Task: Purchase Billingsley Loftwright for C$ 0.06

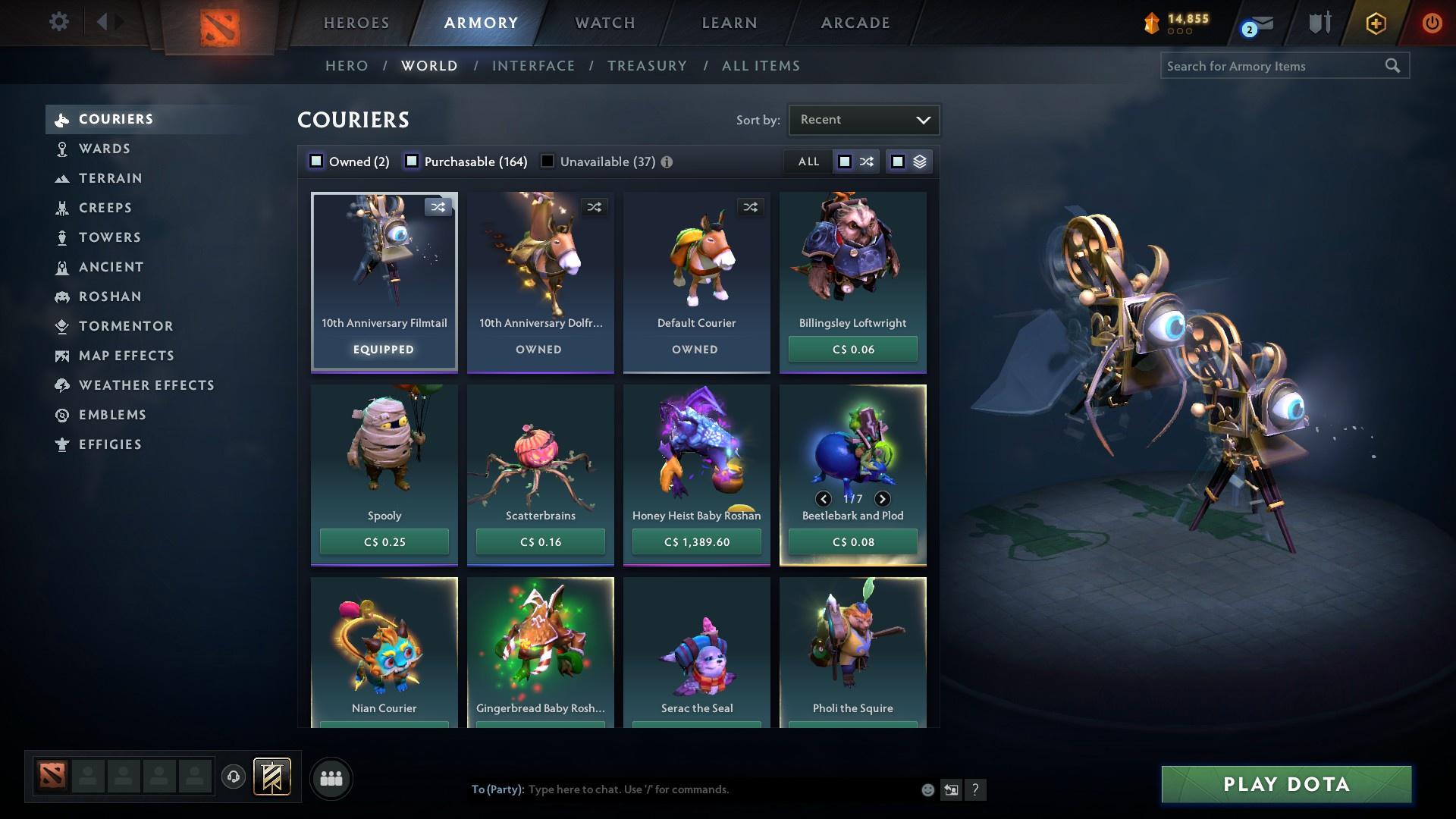Action: [x=852, y=349]
